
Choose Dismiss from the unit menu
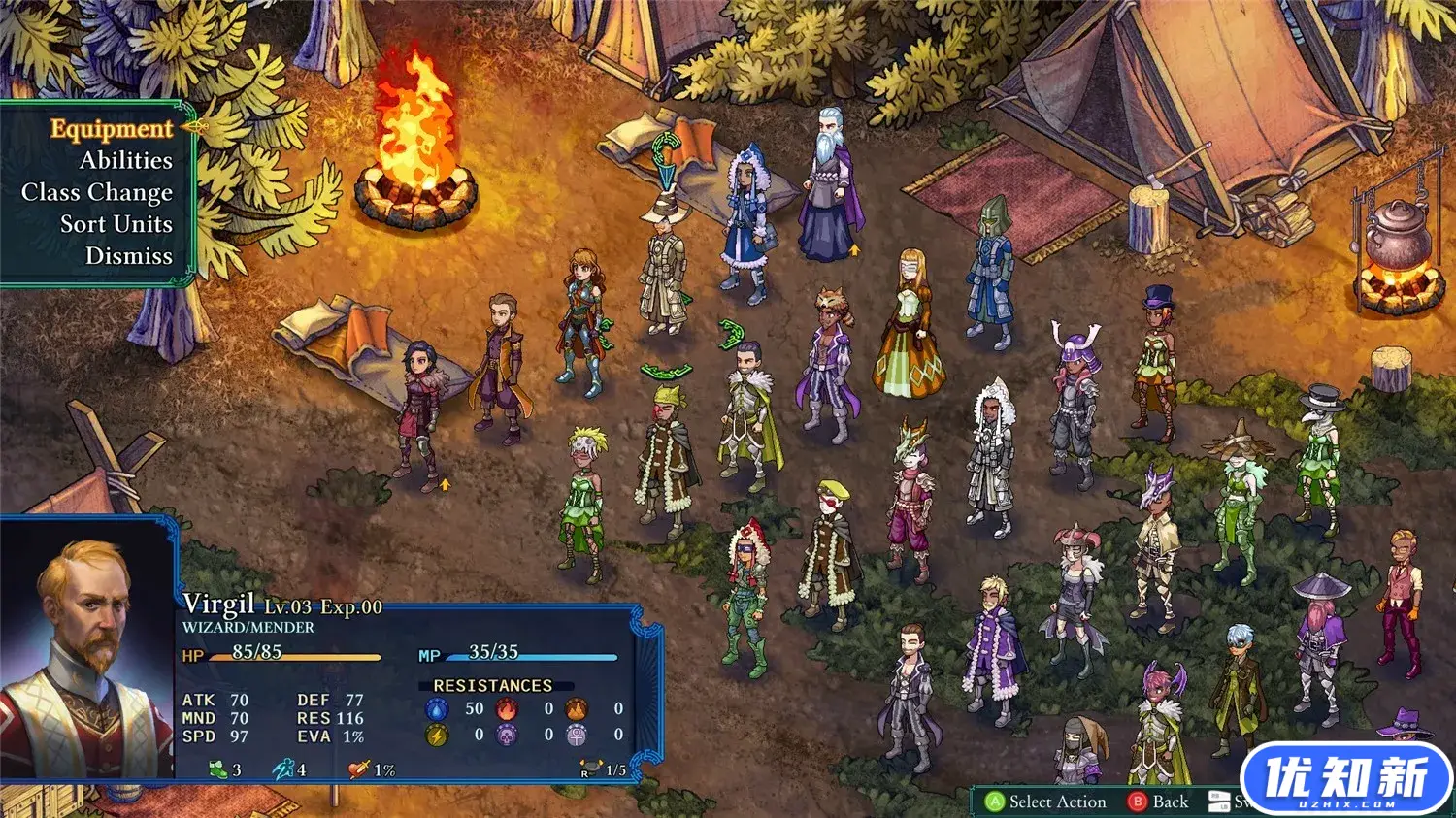[x=128, y=256]
